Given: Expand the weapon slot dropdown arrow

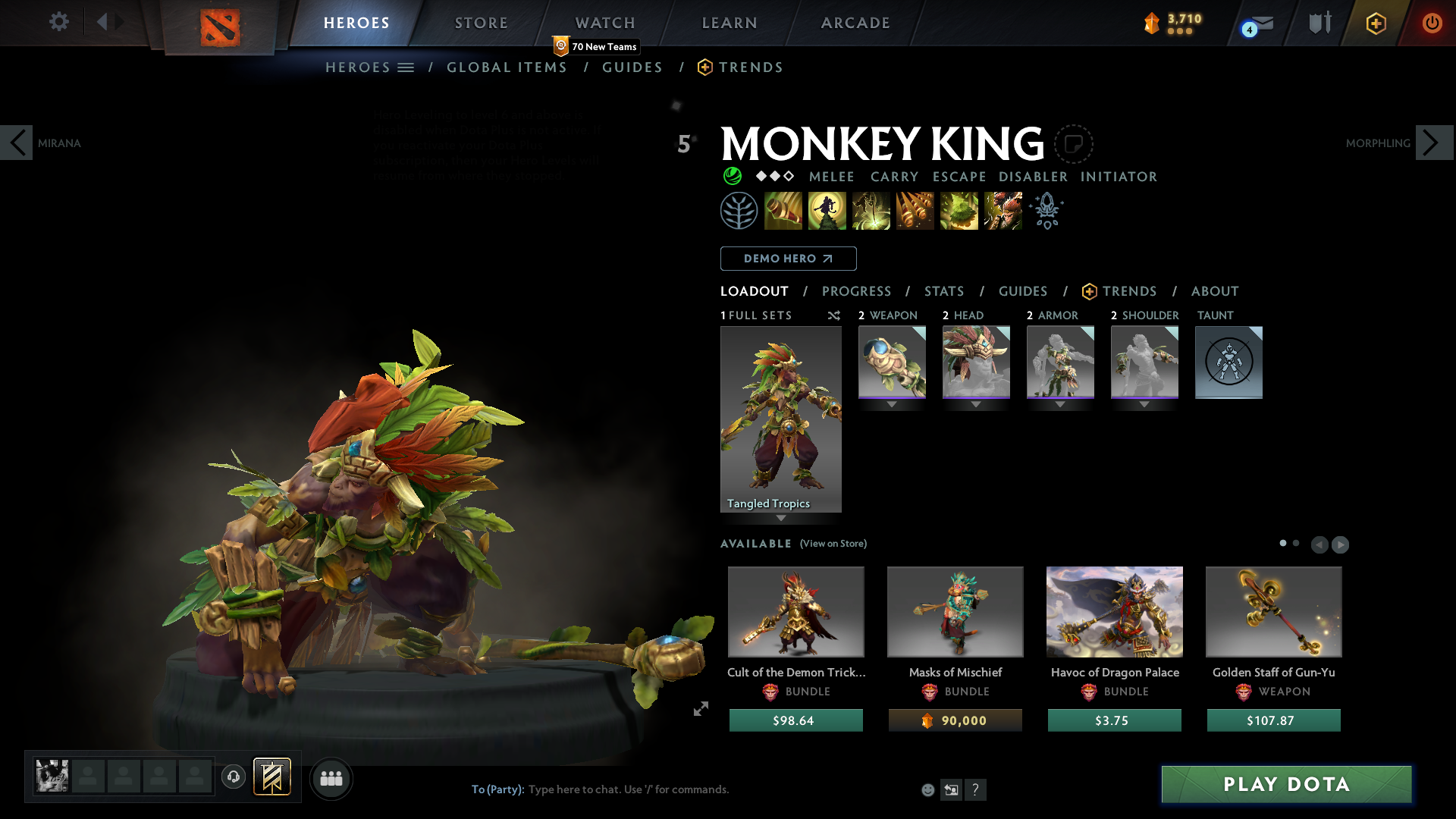Looking at the screenshot, I should (x=892, y=404).
